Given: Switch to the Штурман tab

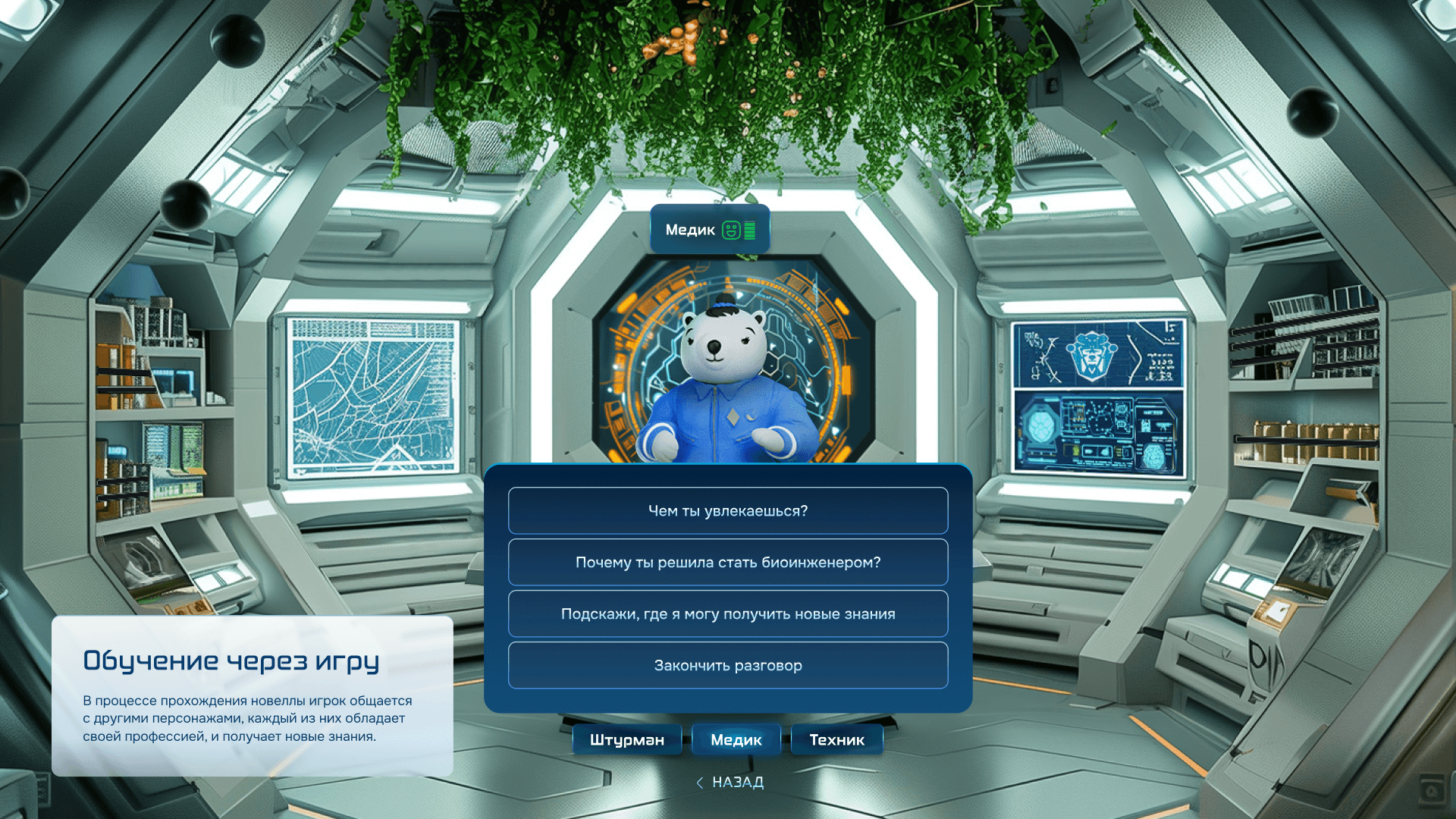Looking at the screenshot, I should (626, 740).
